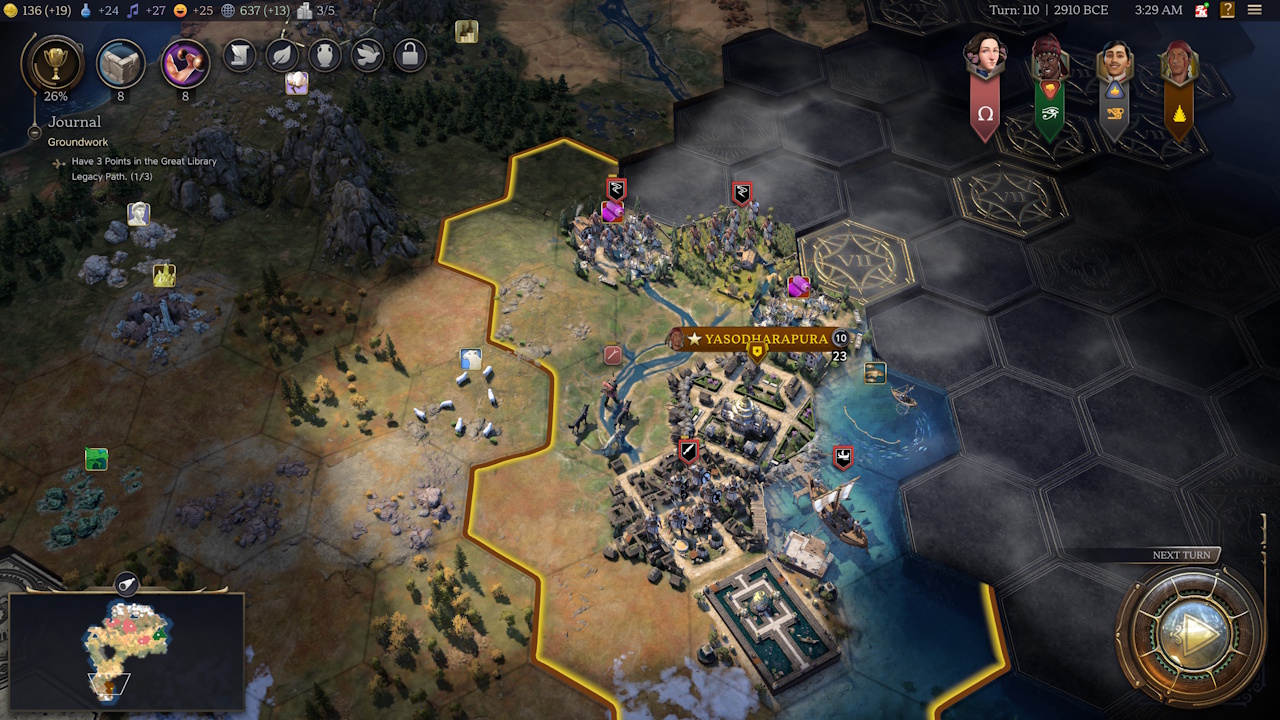This screenshot has height=720, width=1280.
Task: Toggle the minimap lens spyglass button
Action: (x=127, y=584)
